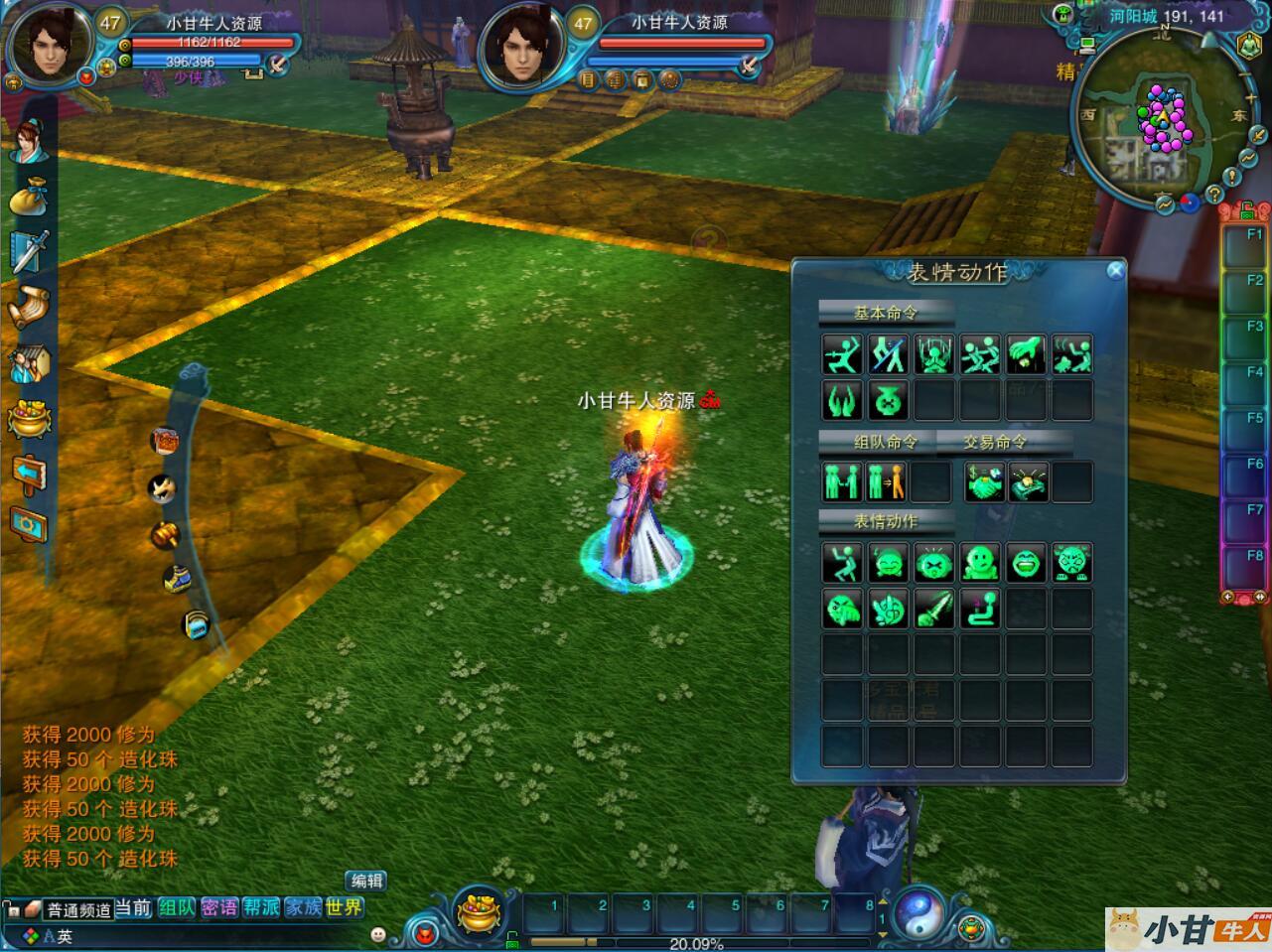Play the laughing face emote
1272x952 pixels.
pos(1026,563)
